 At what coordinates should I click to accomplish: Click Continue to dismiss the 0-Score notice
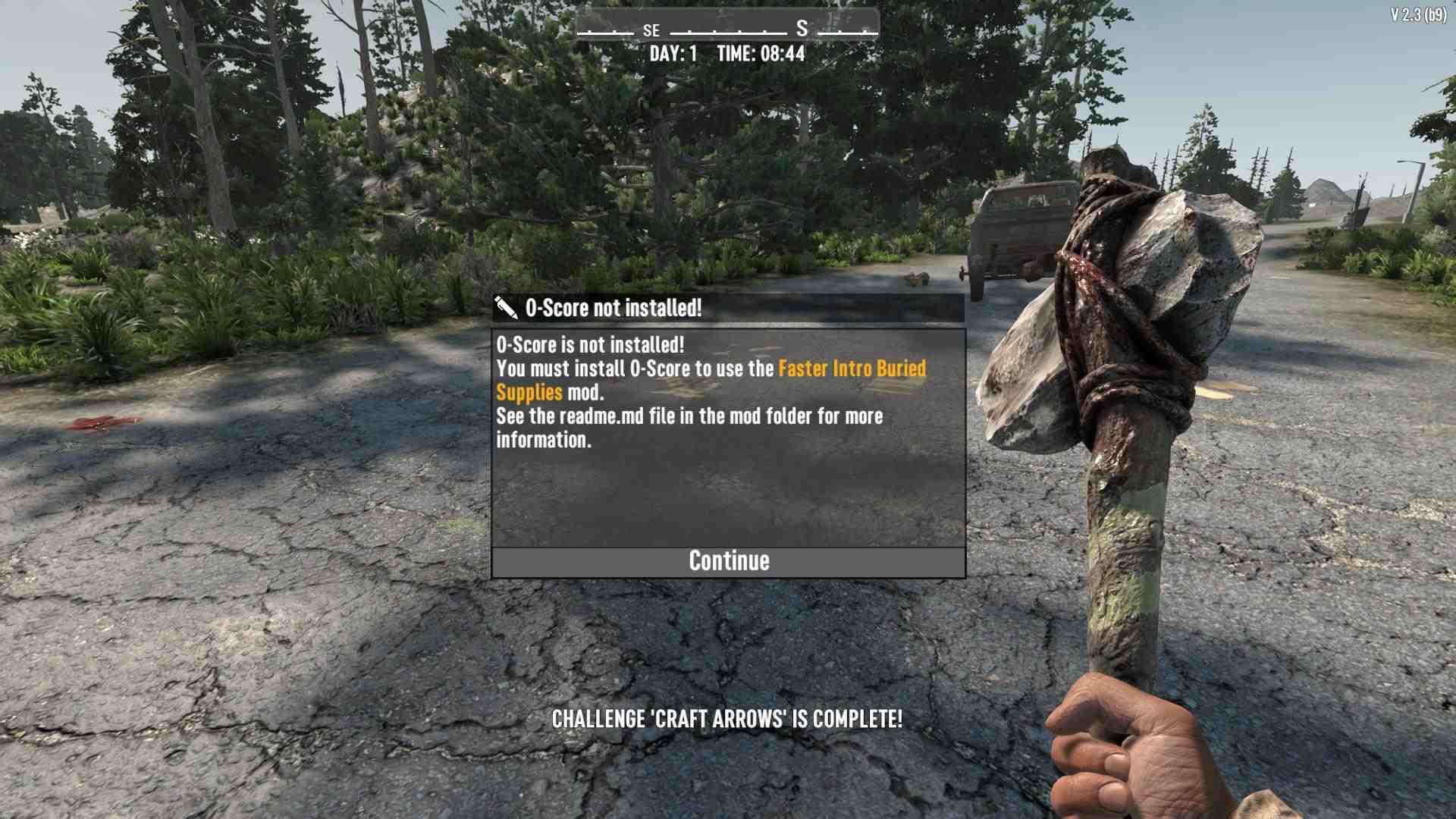728,562
